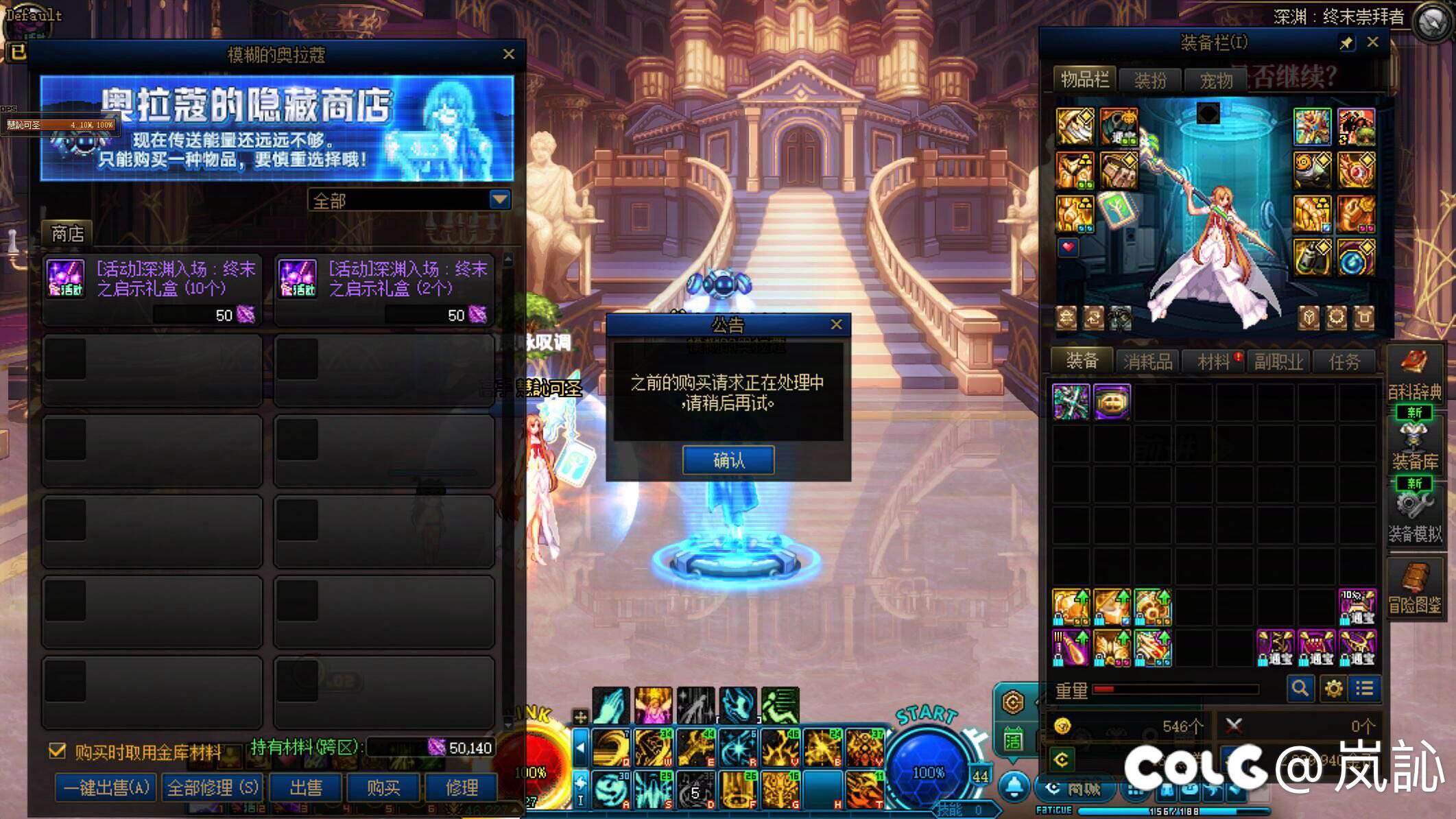Close the 公告 notice popup

836,324
